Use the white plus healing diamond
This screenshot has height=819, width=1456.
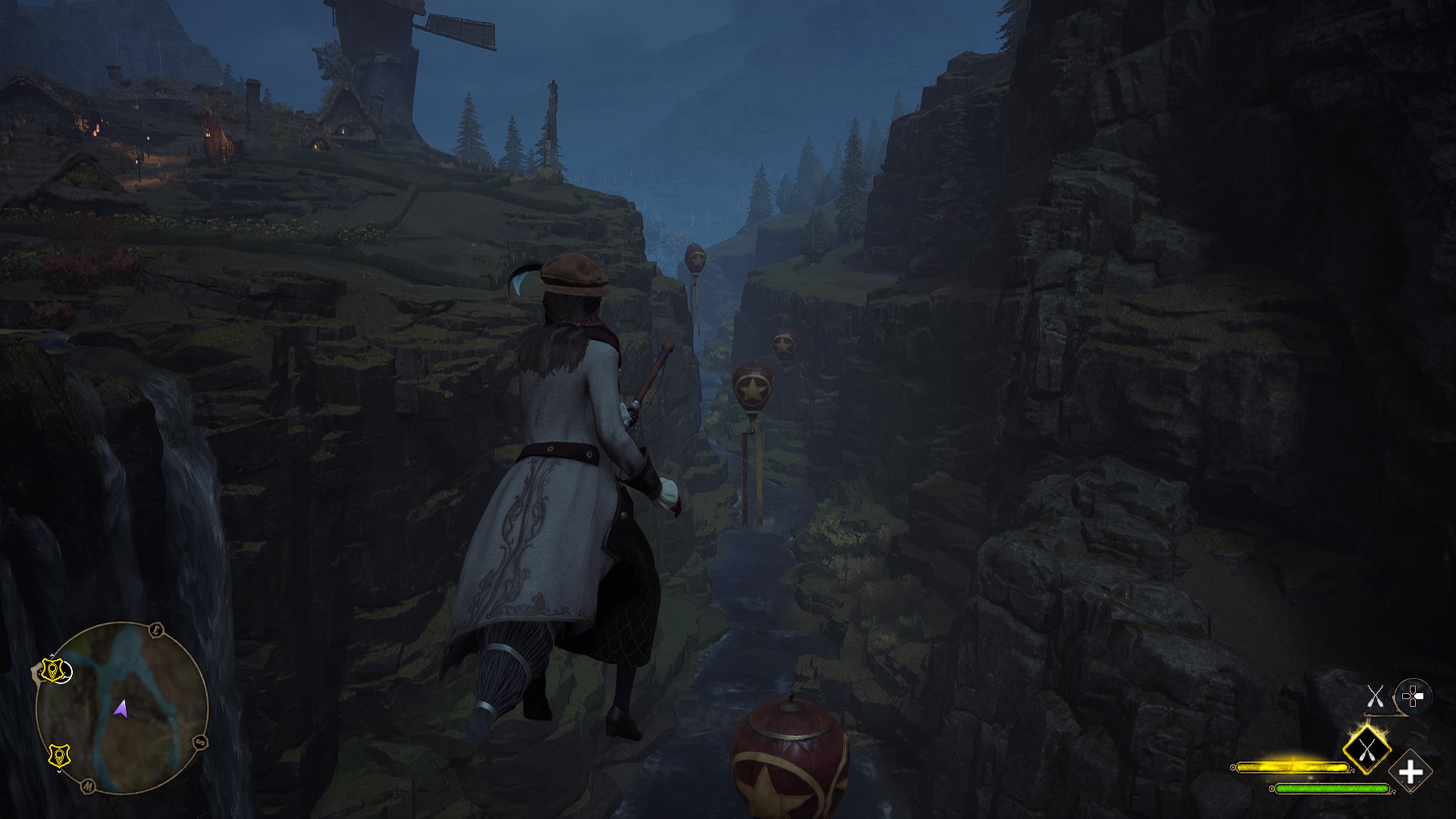tap(1410, 772)
